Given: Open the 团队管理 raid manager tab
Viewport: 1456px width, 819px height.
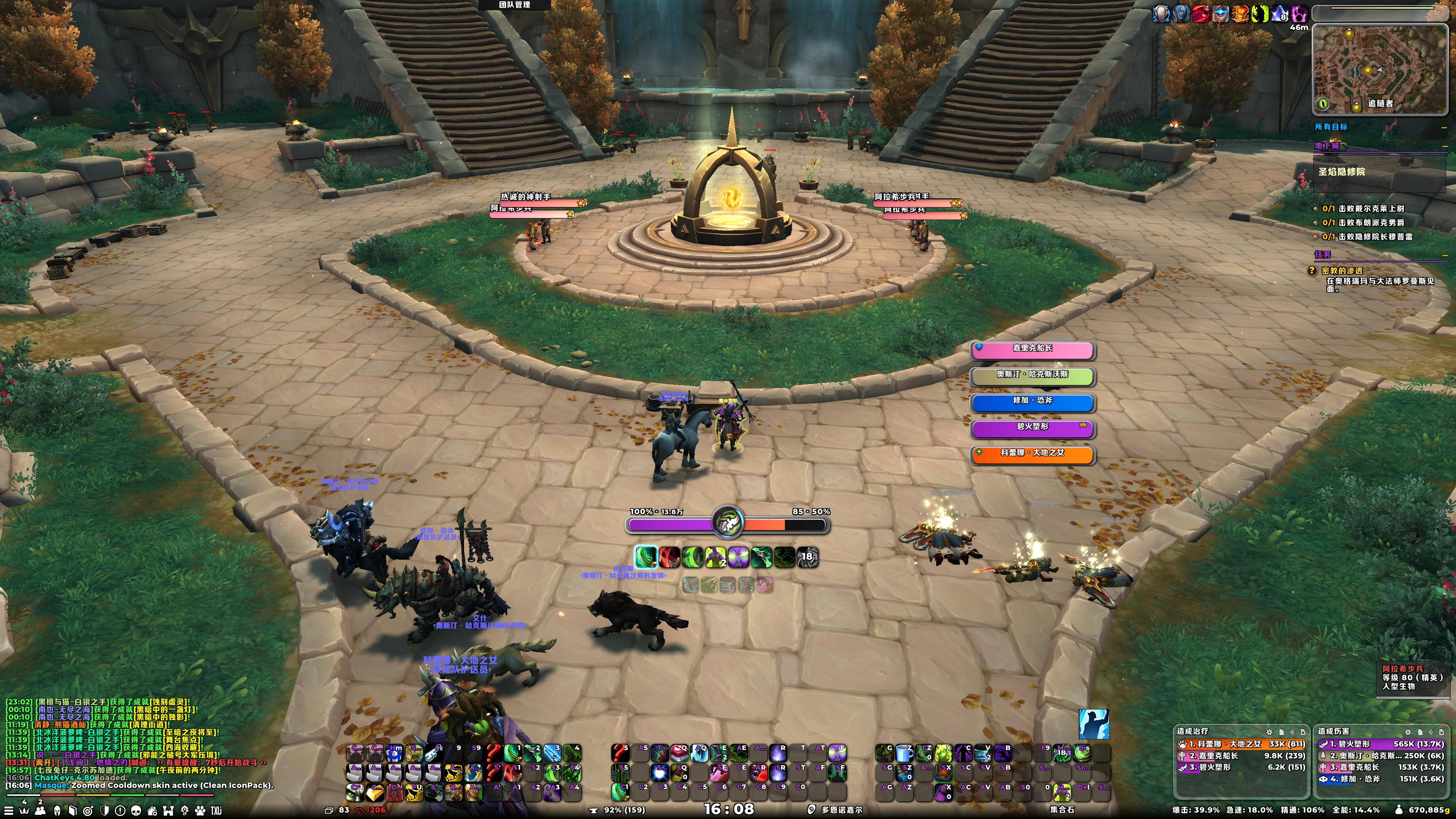Looking at the screenshot, I should 515,5.
